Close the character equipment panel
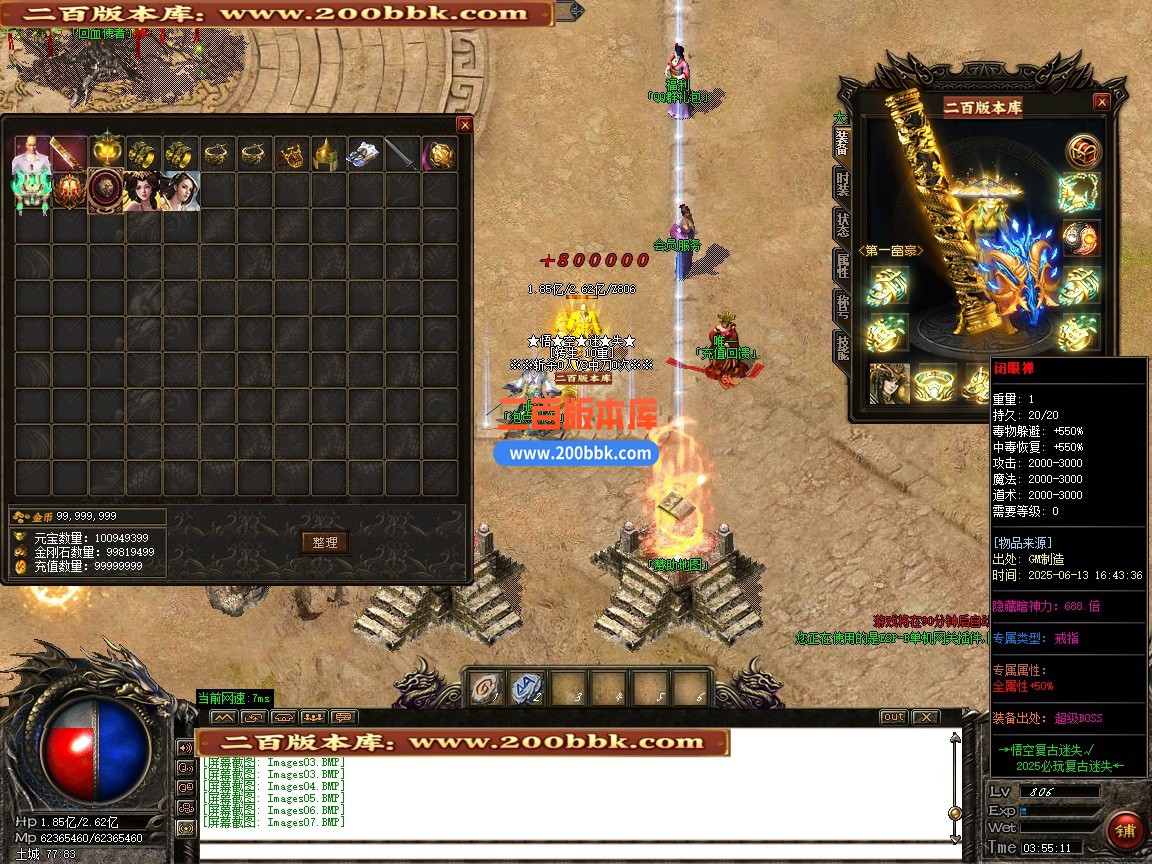Viewport: 1152px width, 864px height. point(1101,102)
